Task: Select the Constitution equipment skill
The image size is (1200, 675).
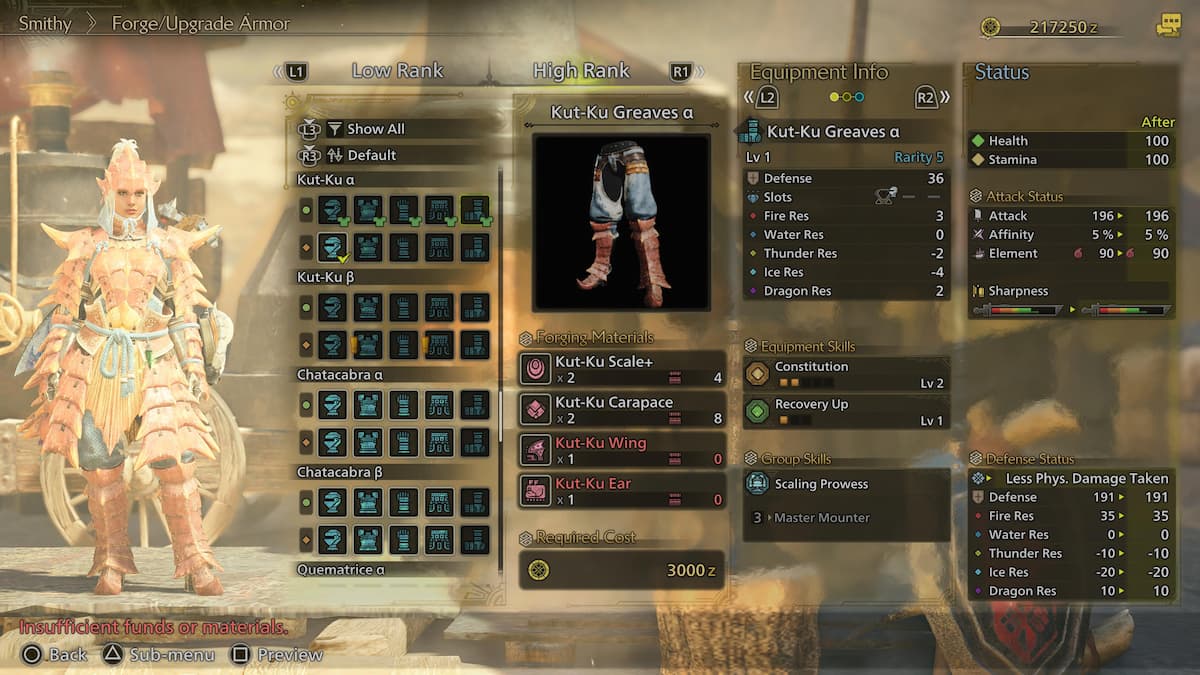Action: 846,373
